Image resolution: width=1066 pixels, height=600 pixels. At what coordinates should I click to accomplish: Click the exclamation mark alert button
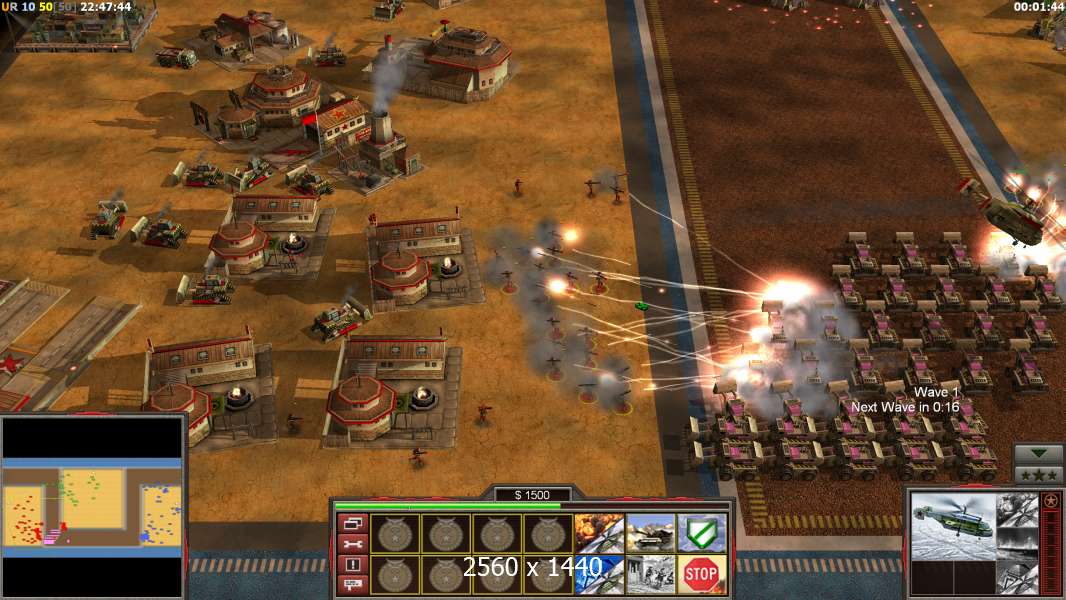[352, 565]
